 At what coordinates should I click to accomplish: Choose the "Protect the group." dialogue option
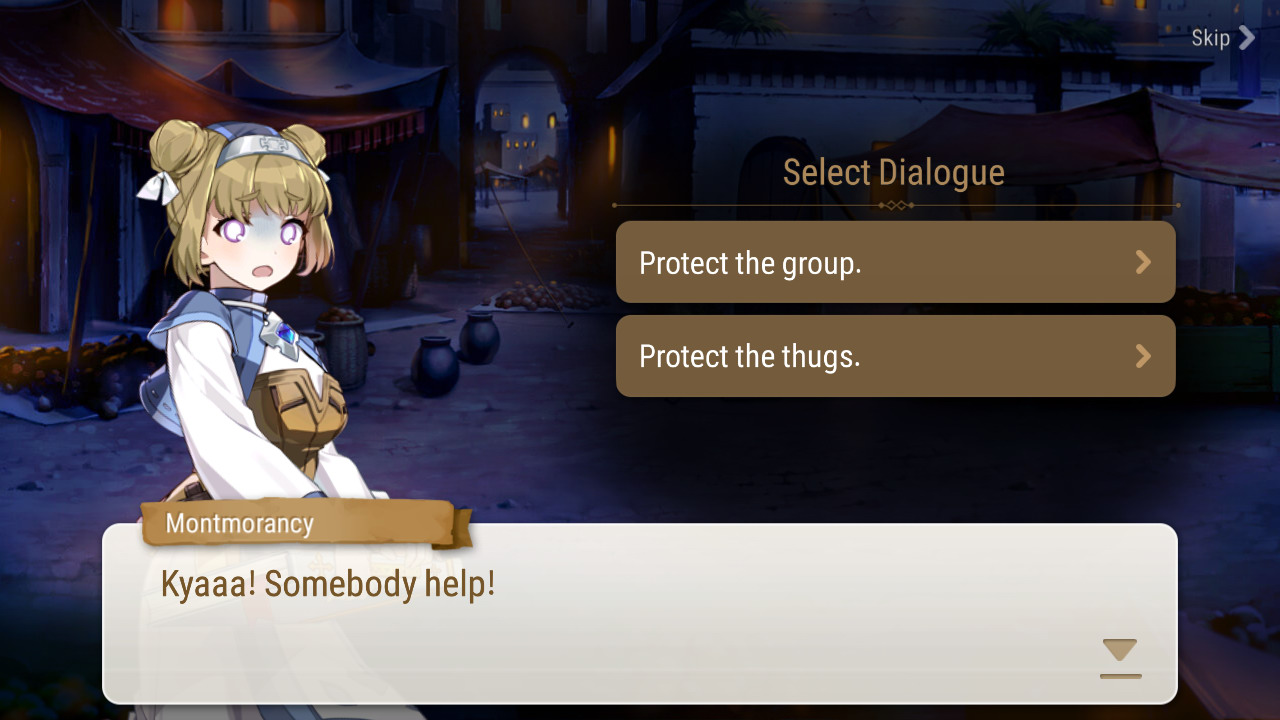coord(895,262)
